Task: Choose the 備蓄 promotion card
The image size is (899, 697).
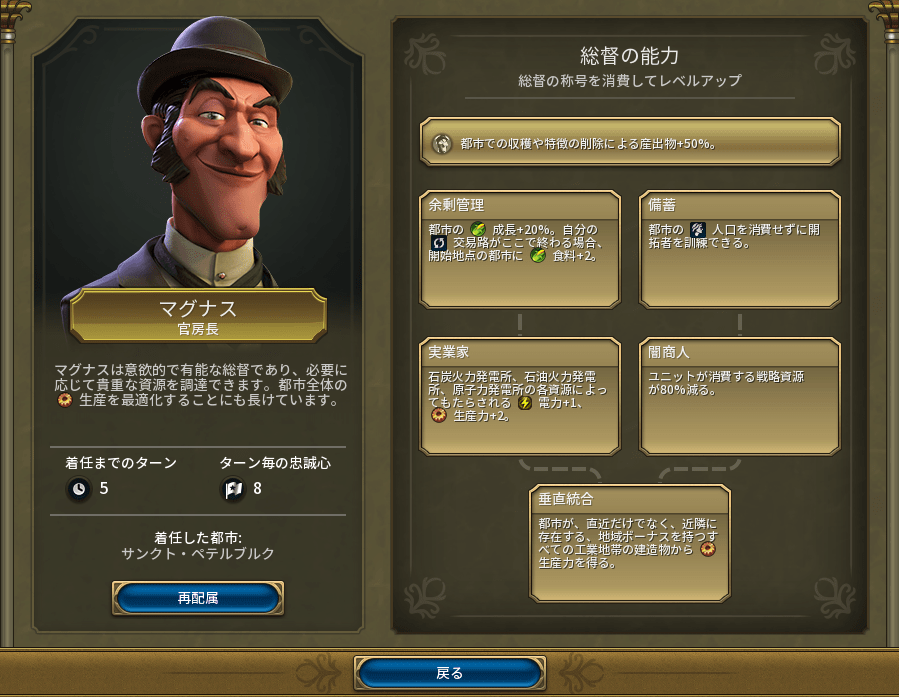Action: 739,250
